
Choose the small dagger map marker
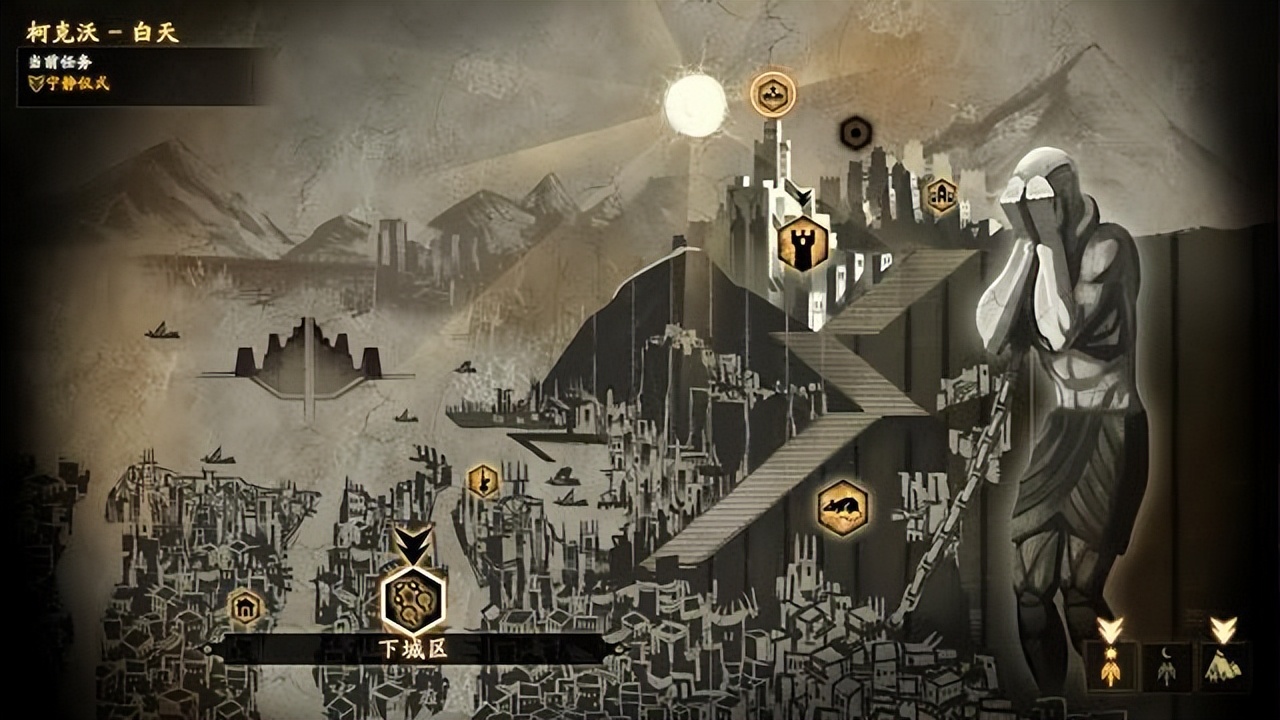click(483, 481)
